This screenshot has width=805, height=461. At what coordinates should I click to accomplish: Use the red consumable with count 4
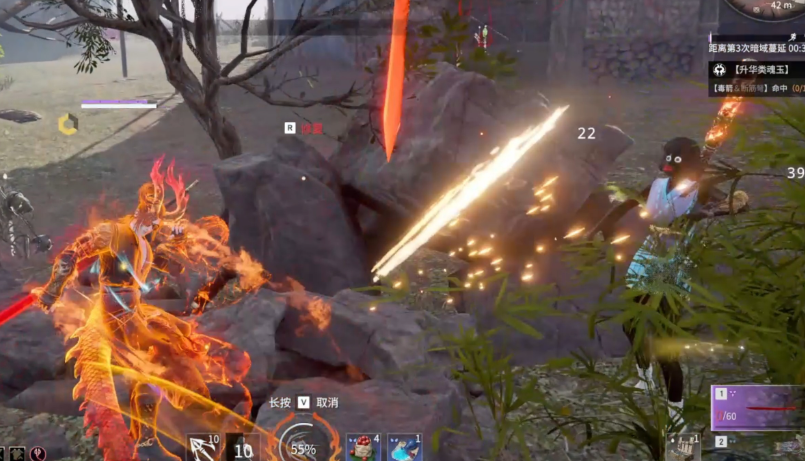(x=363, y=446)
